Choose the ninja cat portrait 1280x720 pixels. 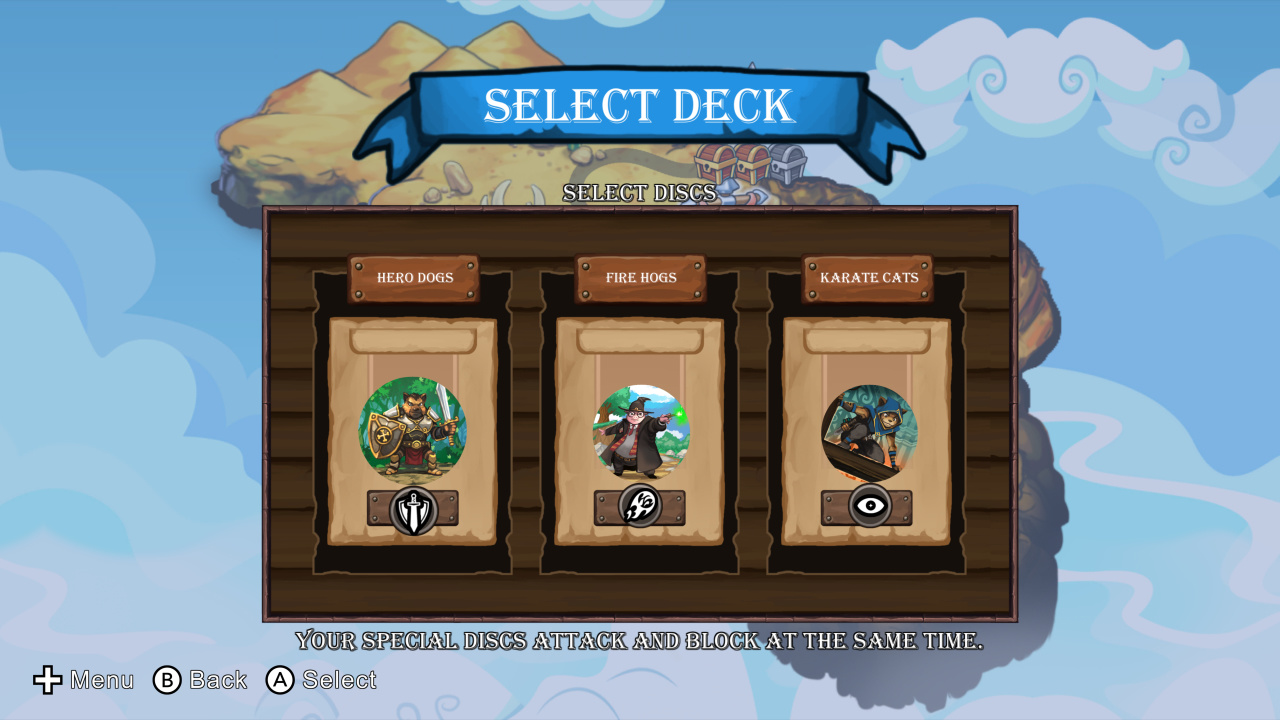(868, 432)
